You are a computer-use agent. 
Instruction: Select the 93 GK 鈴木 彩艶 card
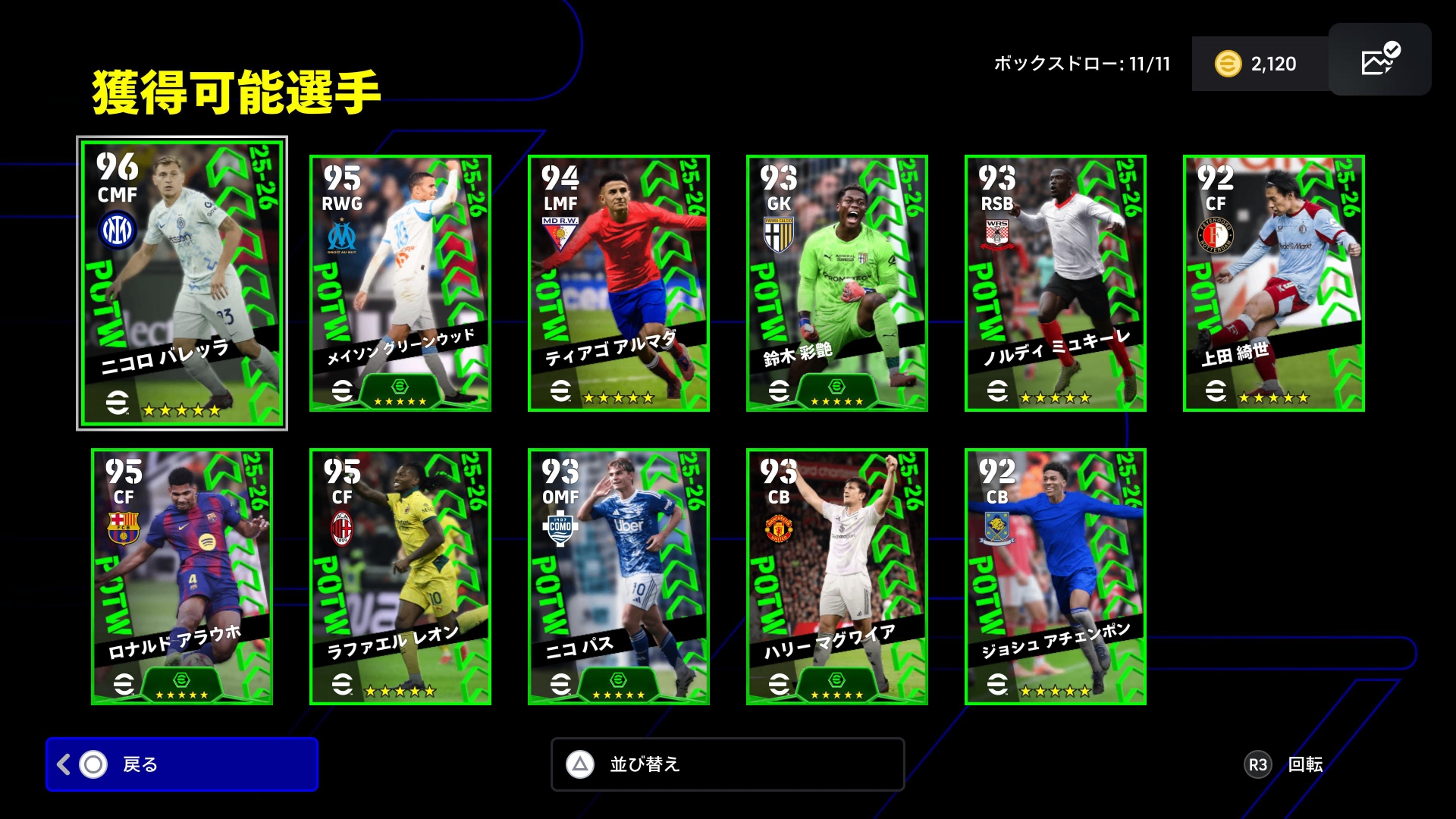point(837,283)
